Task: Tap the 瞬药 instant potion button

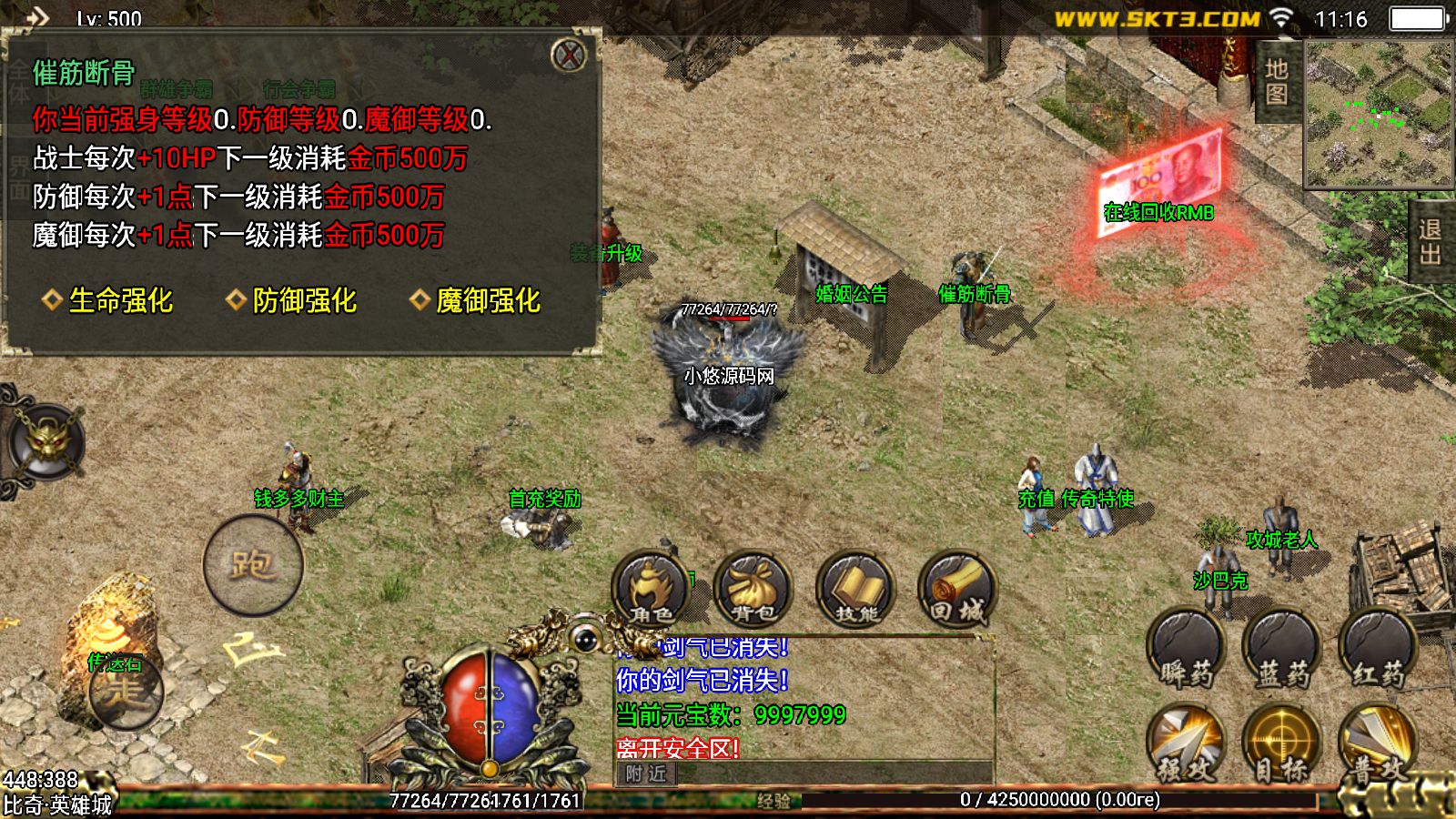Action: (1186, 649)
